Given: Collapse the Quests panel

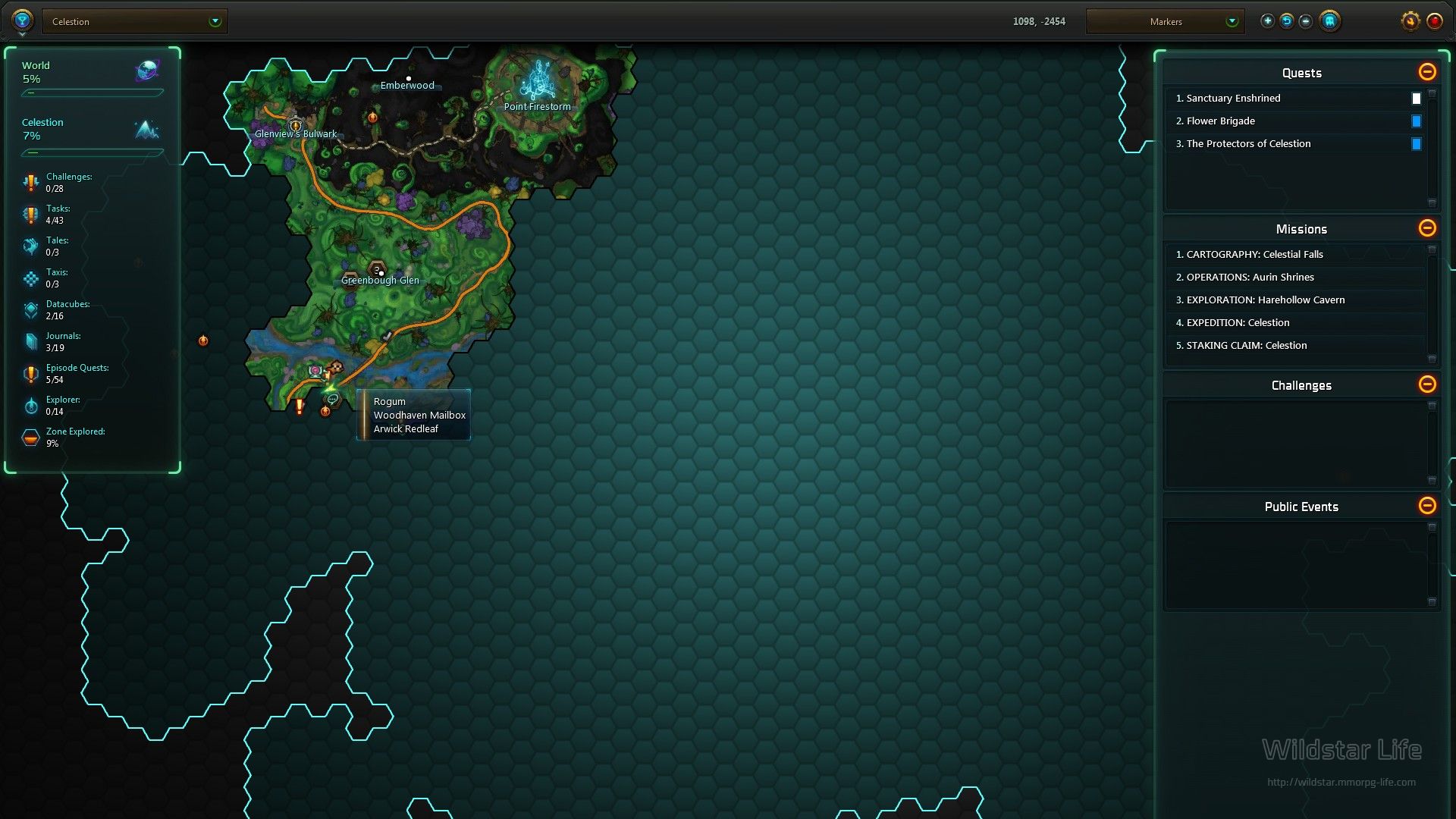Looking at the screenshot, I should pyautogui.click(x=1427, y=72).
